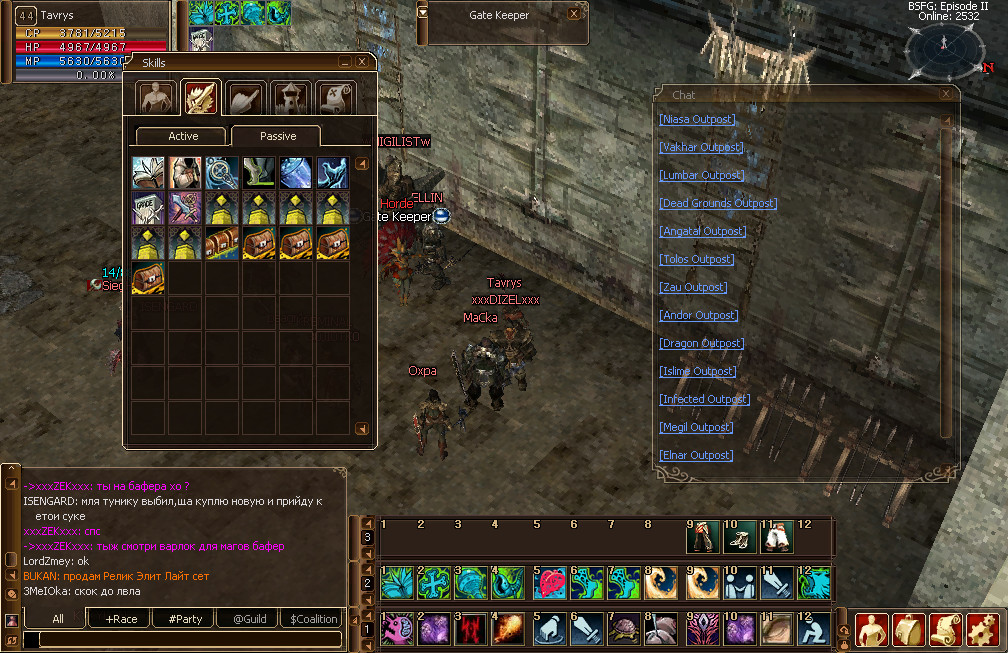Close the Gate Keeper target window
The height and width of the screenshot is (653, 1008).
pyautogui.click(x=574, y=15)
